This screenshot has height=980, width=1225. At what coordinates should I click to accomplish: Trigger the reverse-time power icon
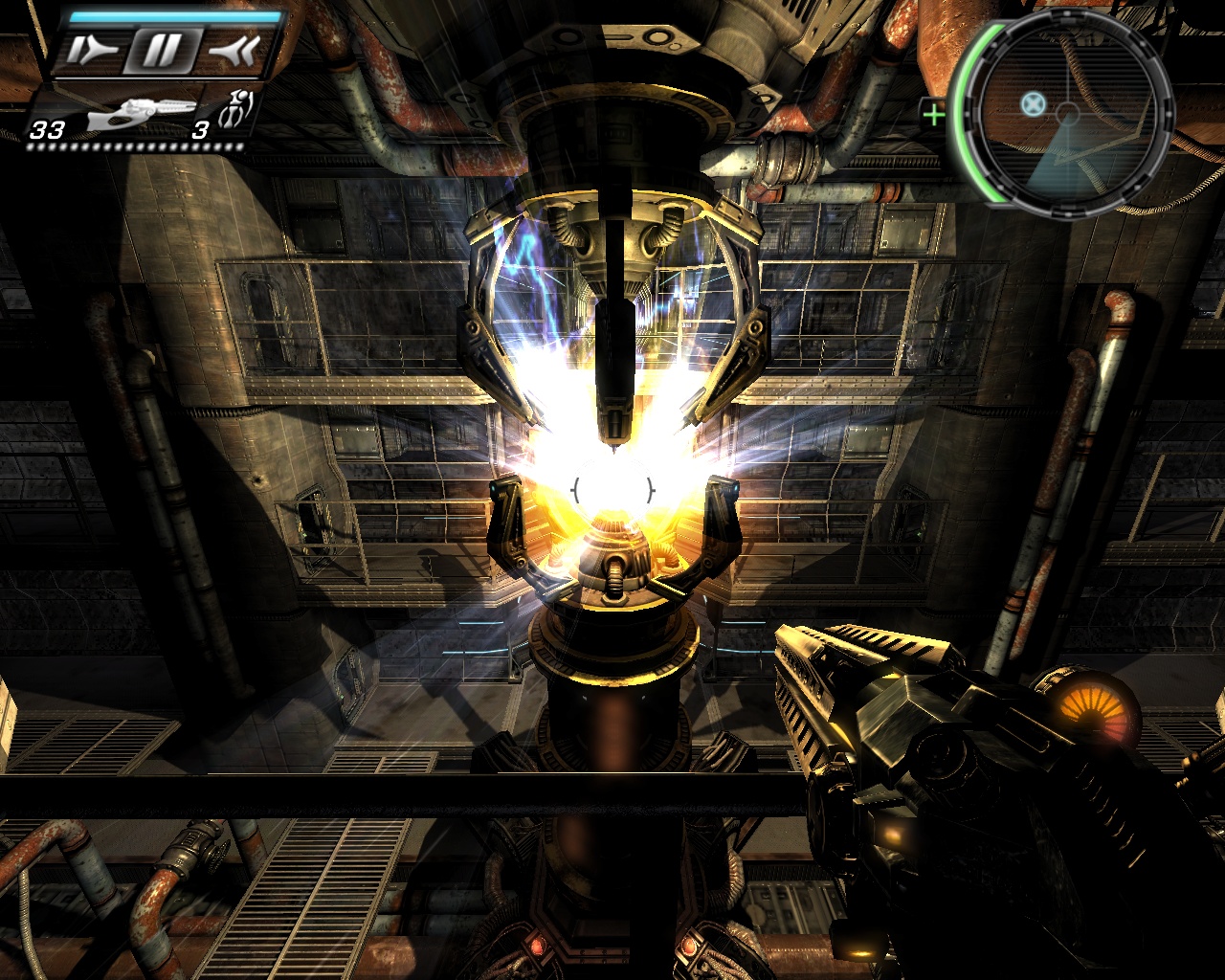click(x=234, y=51)
